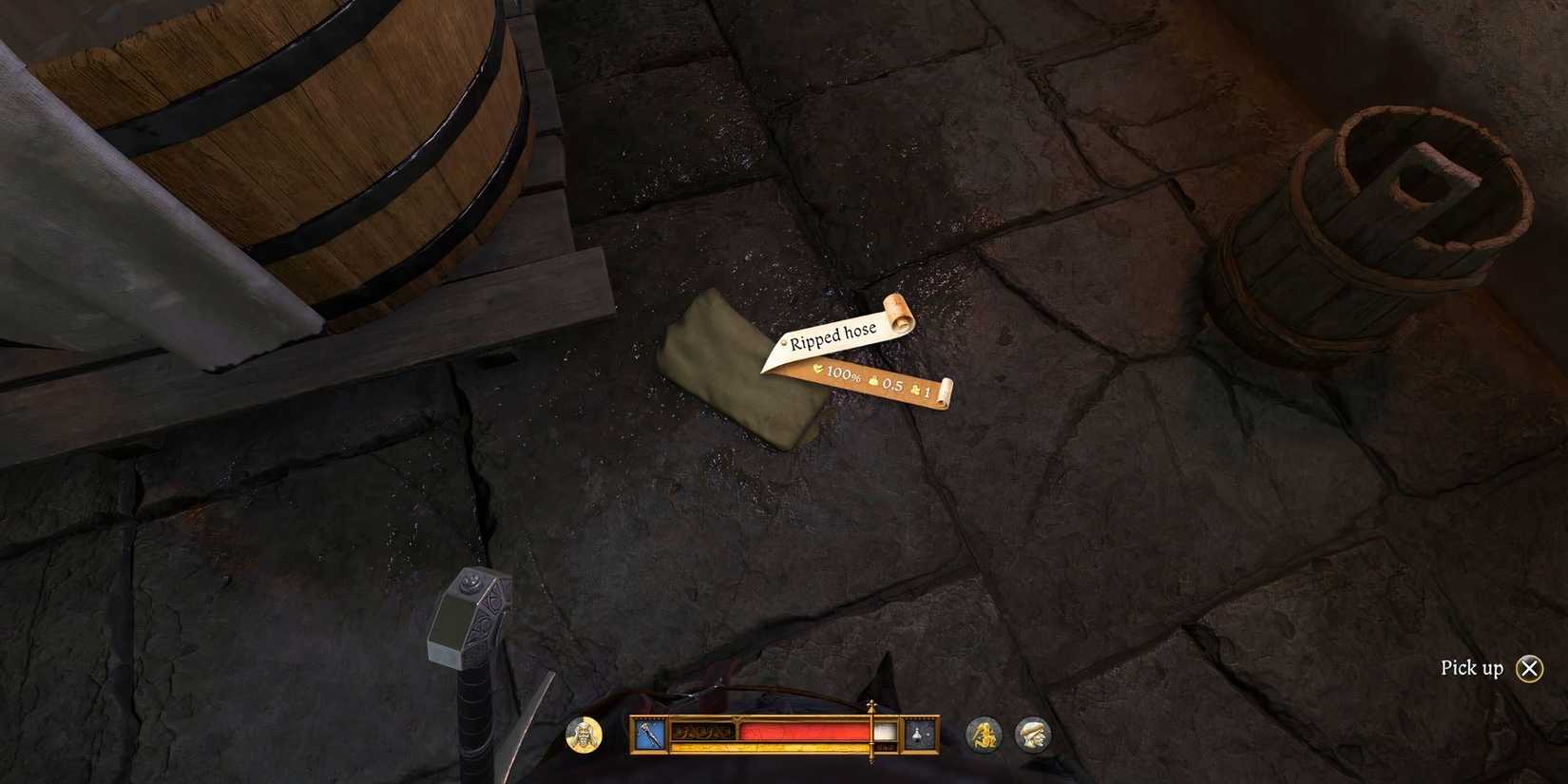Screen dimensions: 1568x784
Task: Collapse the curled scroll end of the tooltip
Action: tap(897, 314)
